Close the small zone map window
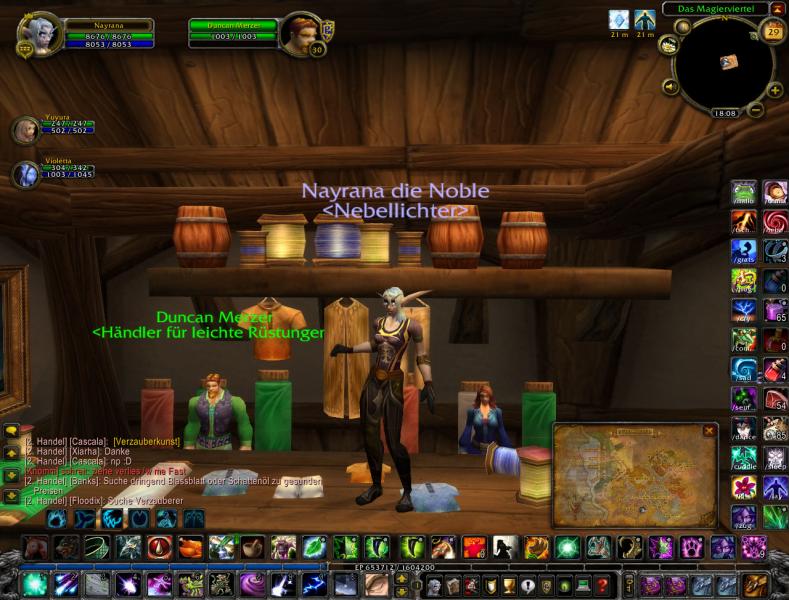This screenshot has width=789, height=600. [x=709, y=431]
